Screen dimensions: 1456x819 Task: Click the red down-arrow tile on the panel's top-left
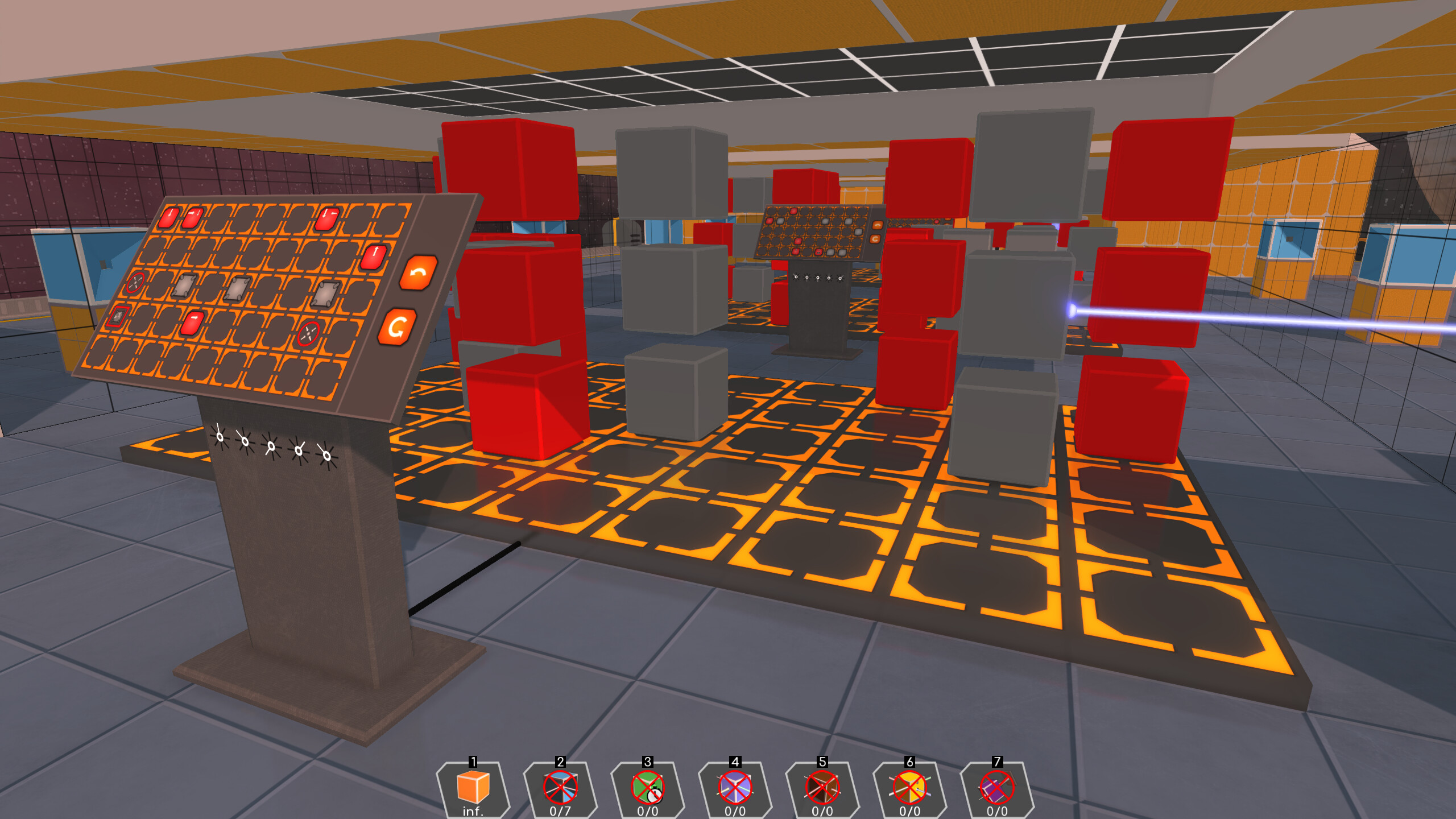point(170,218)
